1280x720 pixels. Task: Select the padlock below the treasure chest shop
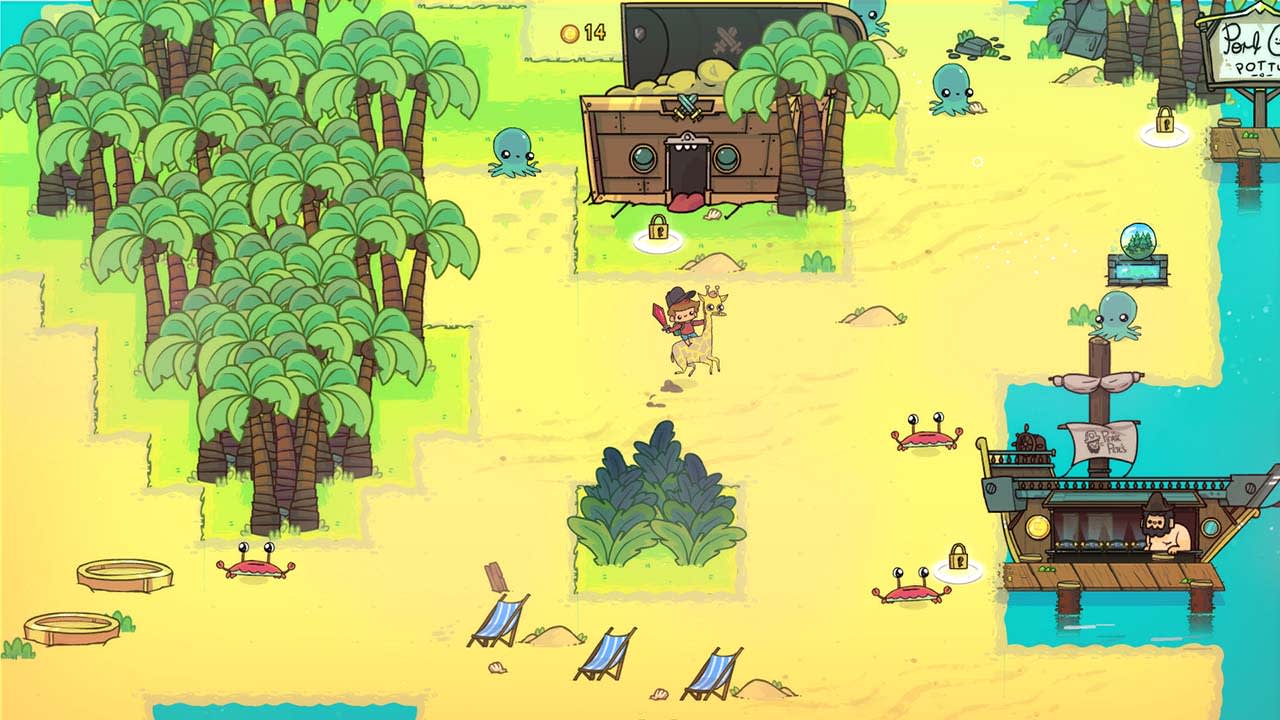[660, 228]
